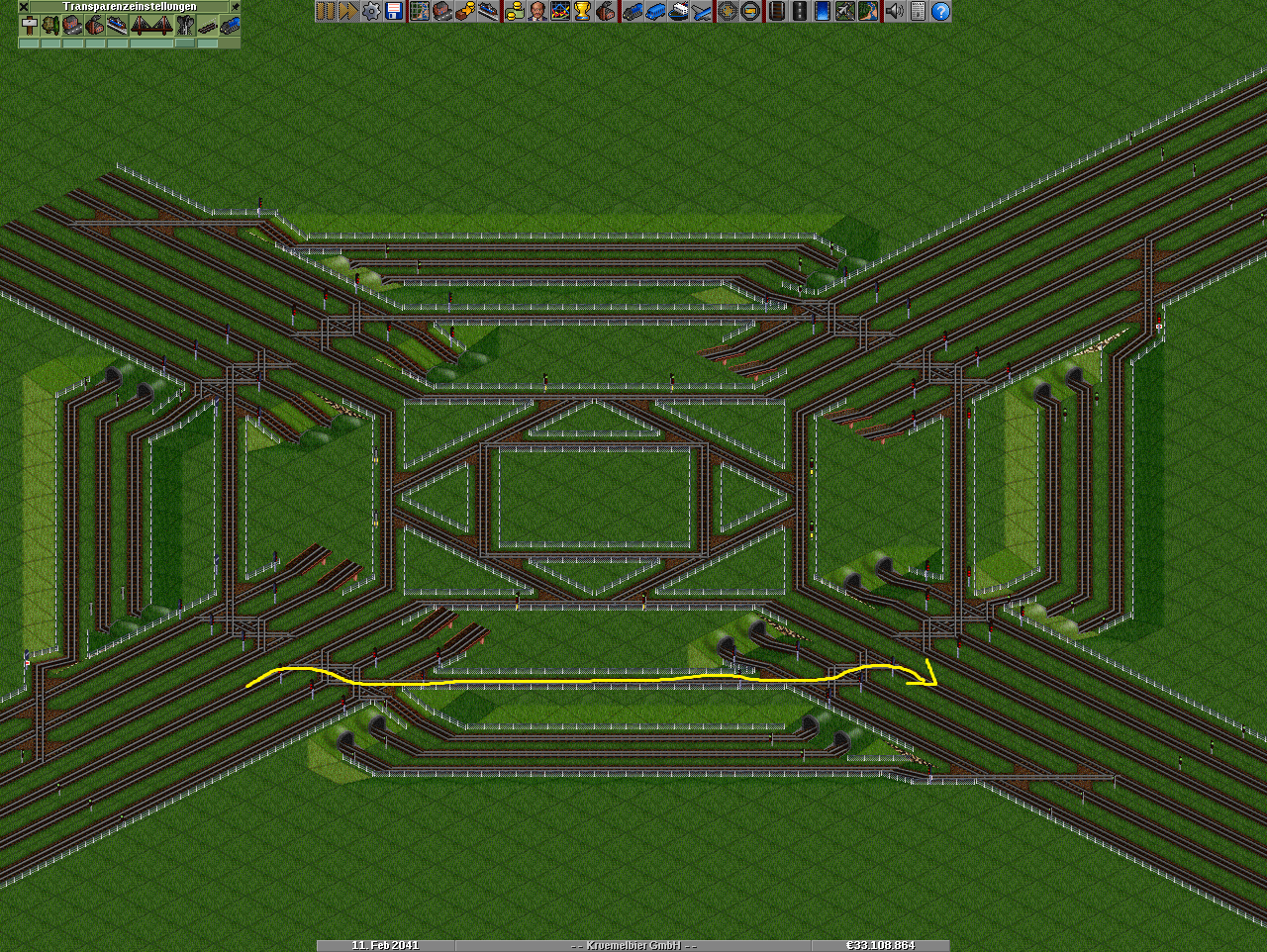Open company info via the manager portrait

pyautogui.click(x=536, y=11)
